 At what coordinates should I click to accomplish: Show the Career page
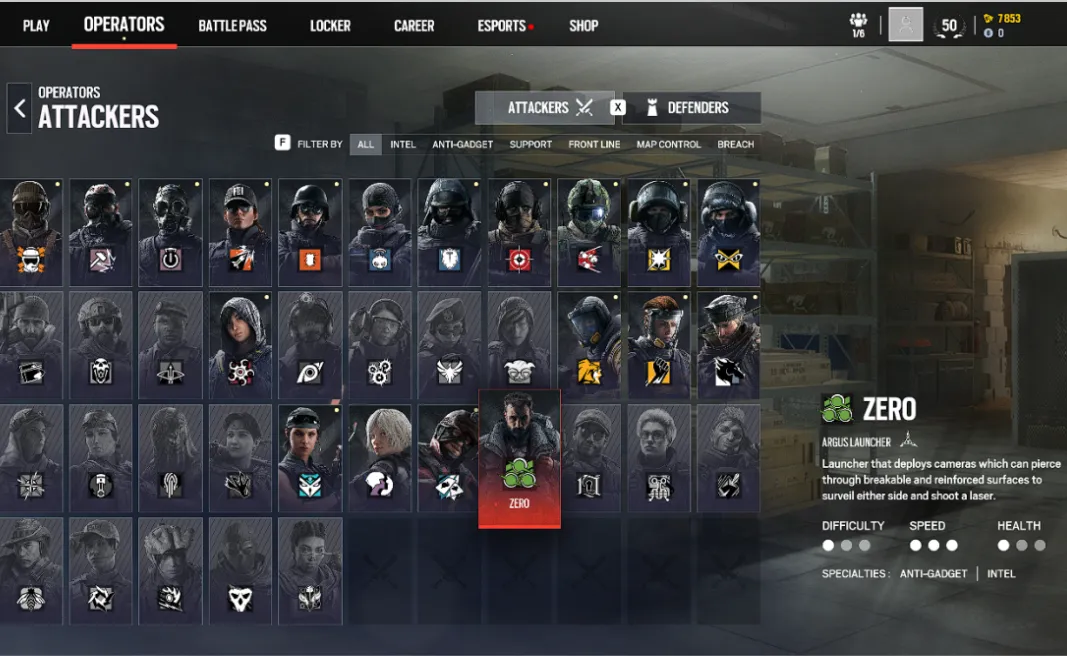414,25
